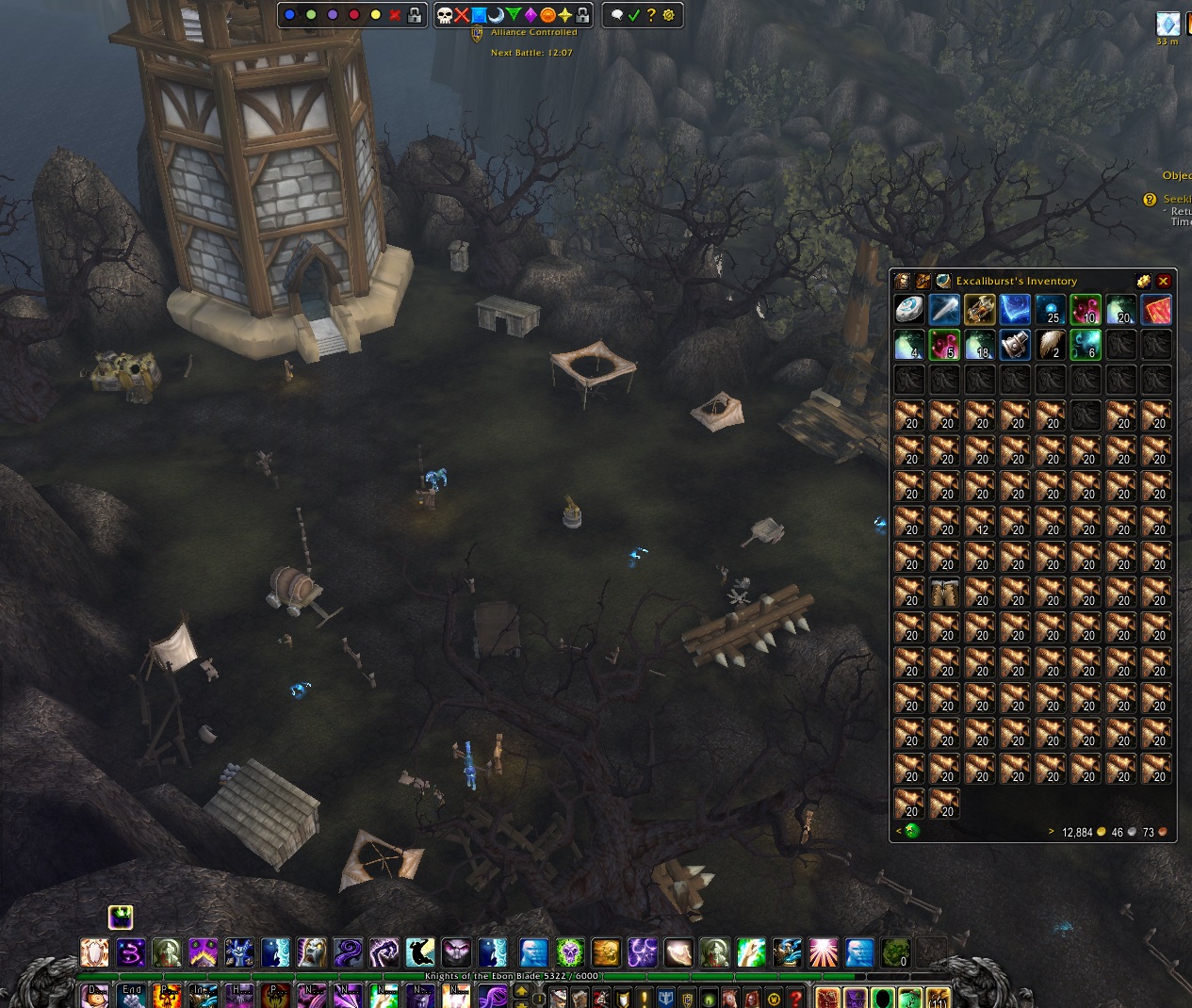Pick the blue orb stack of 25

pos(1050,309)
